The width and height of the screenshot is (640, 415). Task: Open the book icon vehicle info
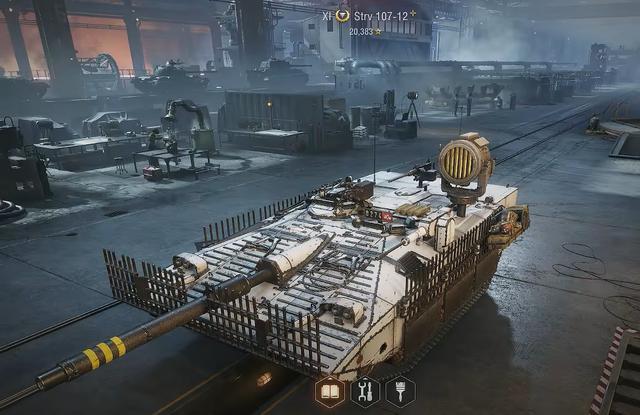tap(331, 391)
